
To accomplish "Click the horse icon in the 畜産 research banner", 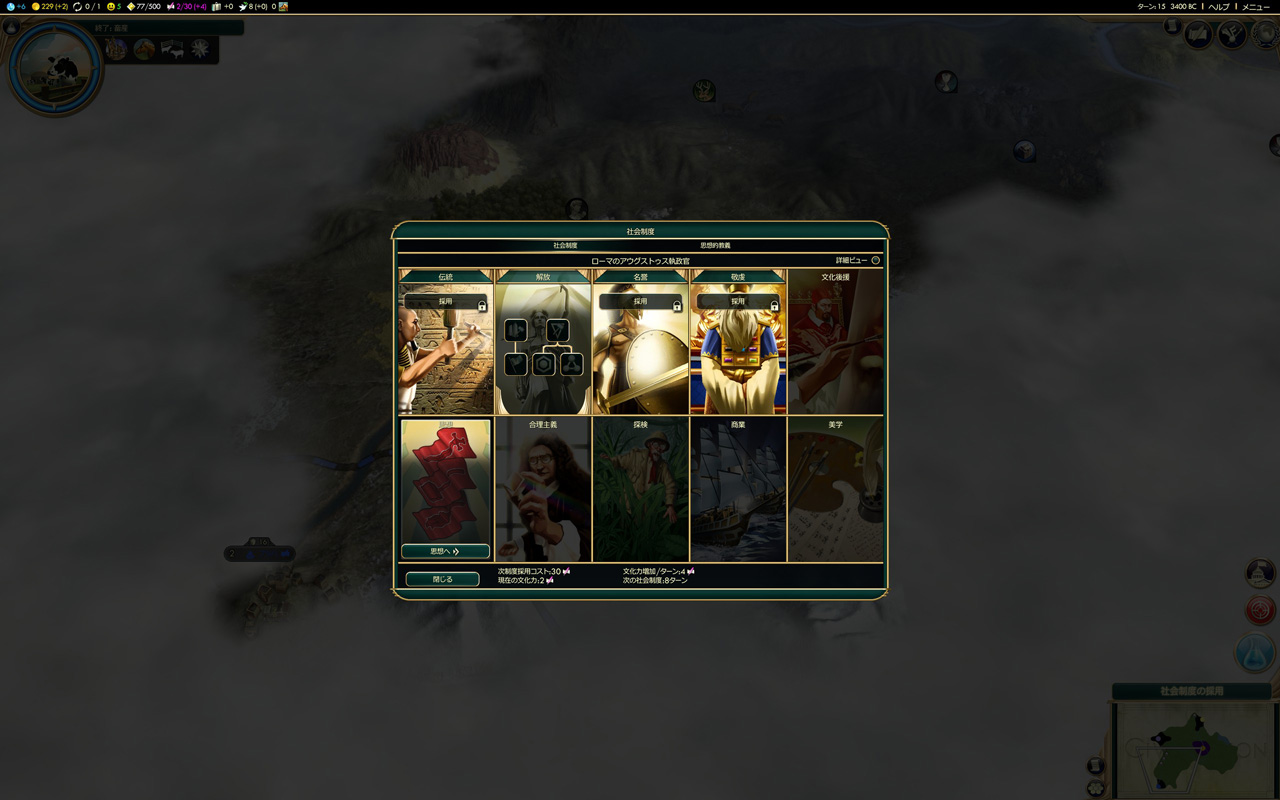I will [144, 48].
